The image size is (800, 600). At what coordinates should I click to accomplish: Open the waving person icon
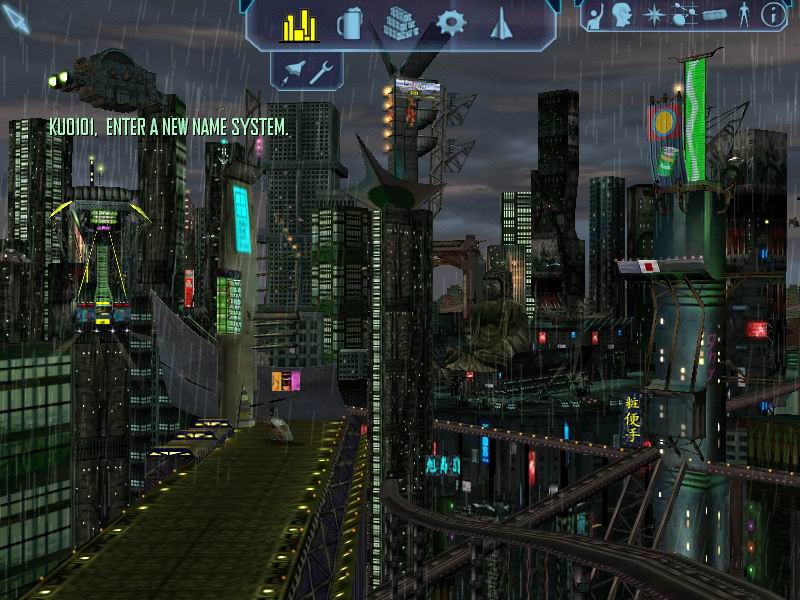[596, 15]
